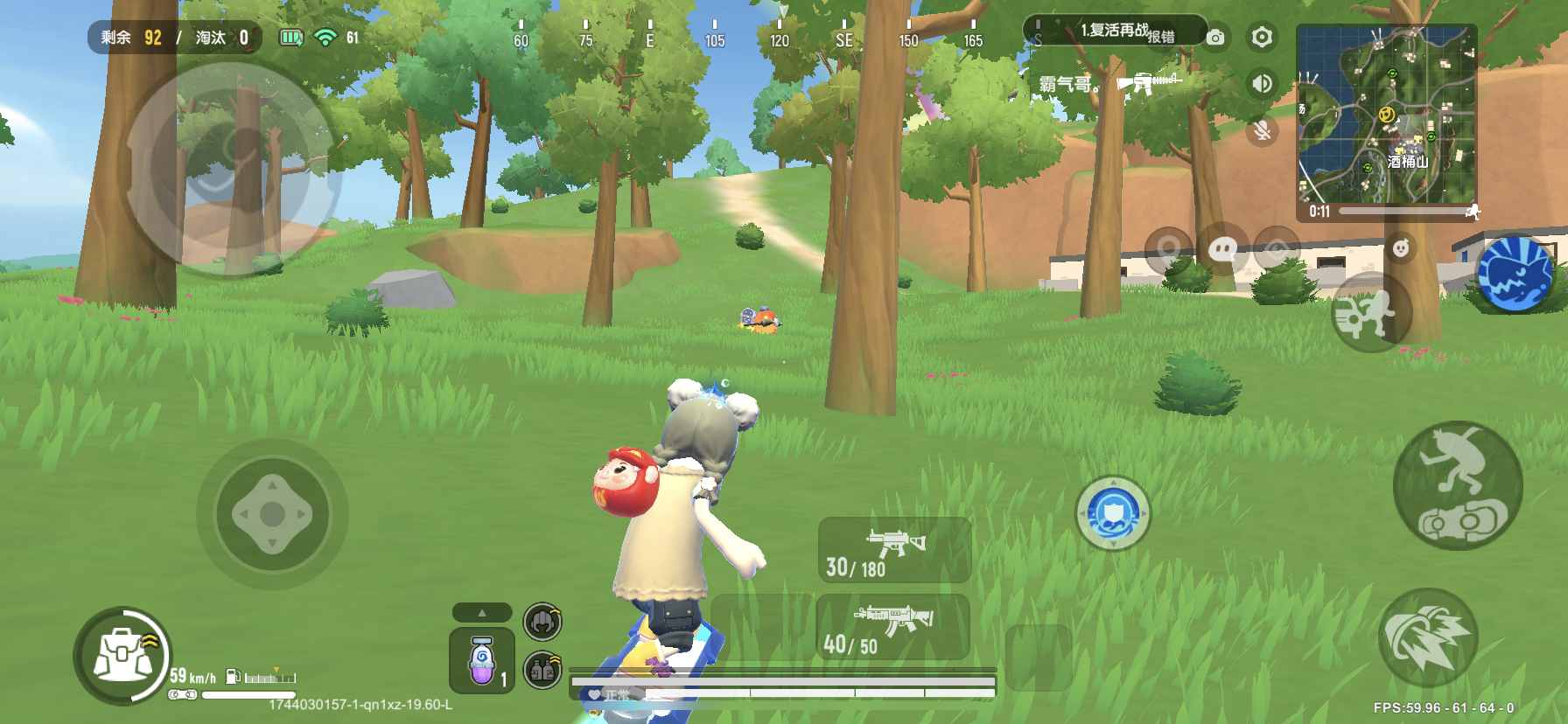This screenshot has height=724, width=1568.
Task: Toggle the eye view button
Action: click(1277, 250)
